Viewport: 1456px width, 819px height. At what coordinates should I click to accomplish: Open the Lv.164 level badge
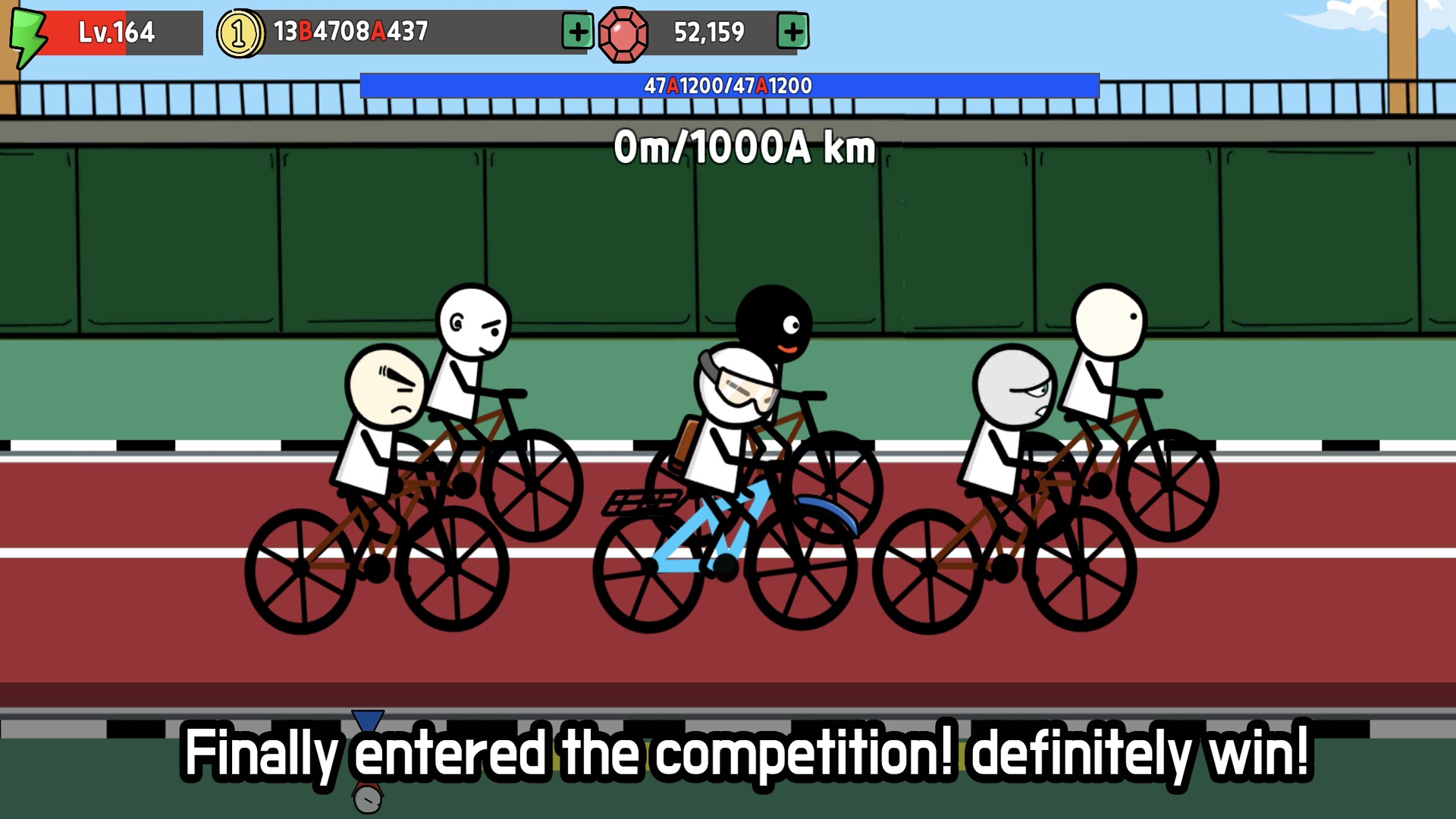click(x=114, y=31)
